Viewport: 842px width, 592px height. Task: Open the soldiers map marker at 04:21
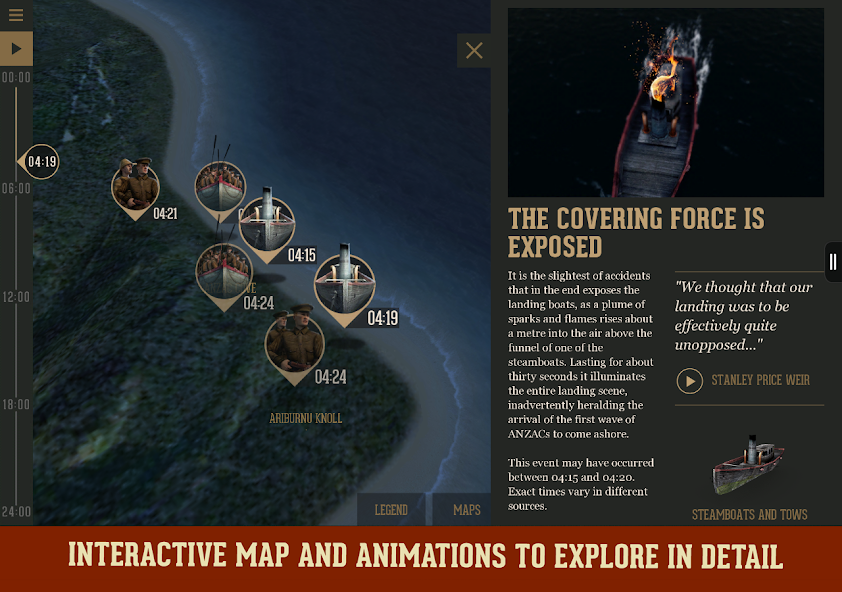click(135, 184)
